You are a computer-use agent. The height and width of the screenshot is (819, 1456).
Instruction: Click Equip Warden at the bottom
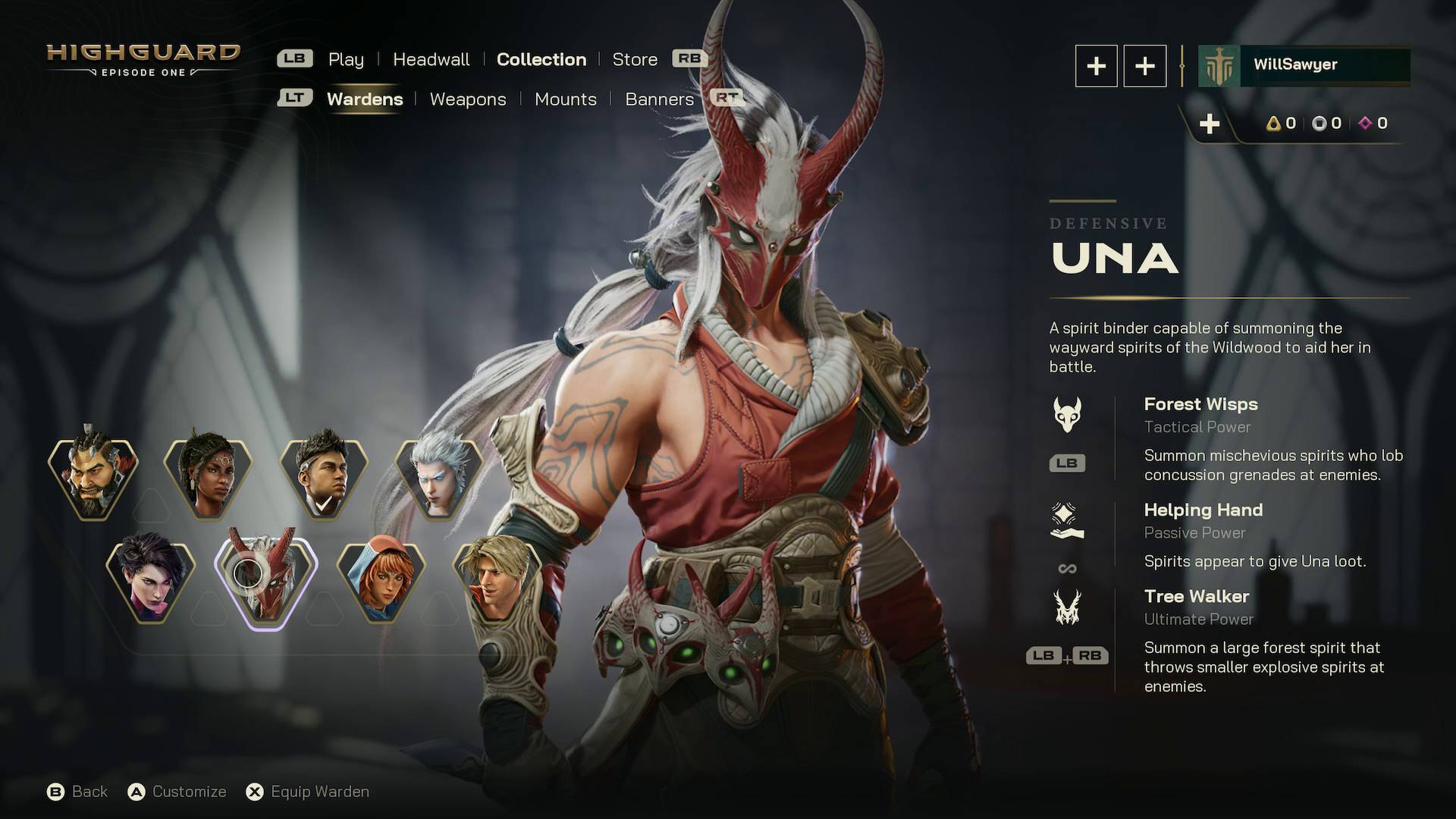(319, 791)
